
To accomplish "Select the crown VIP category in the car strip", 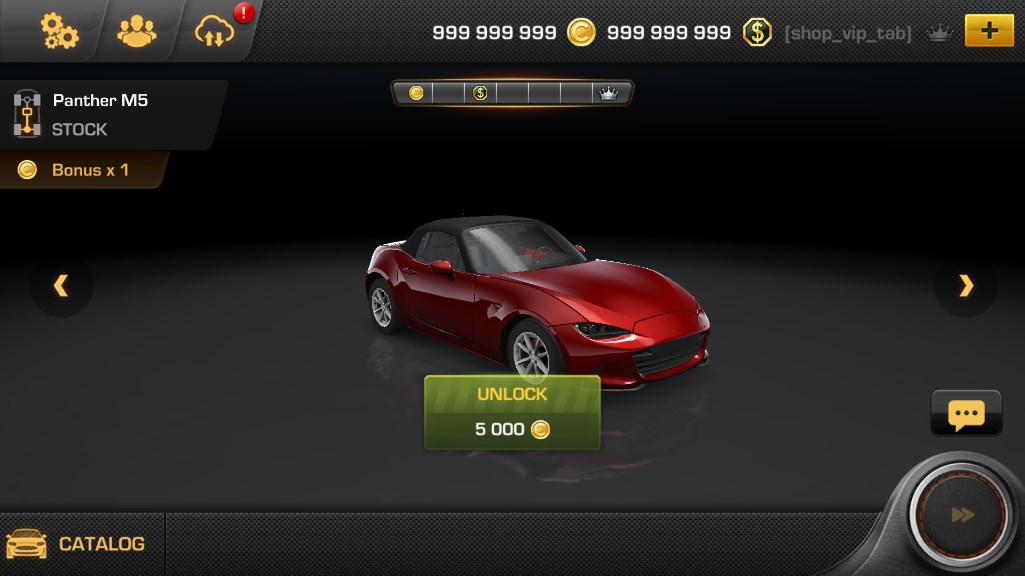I will (x=608, y=93).
